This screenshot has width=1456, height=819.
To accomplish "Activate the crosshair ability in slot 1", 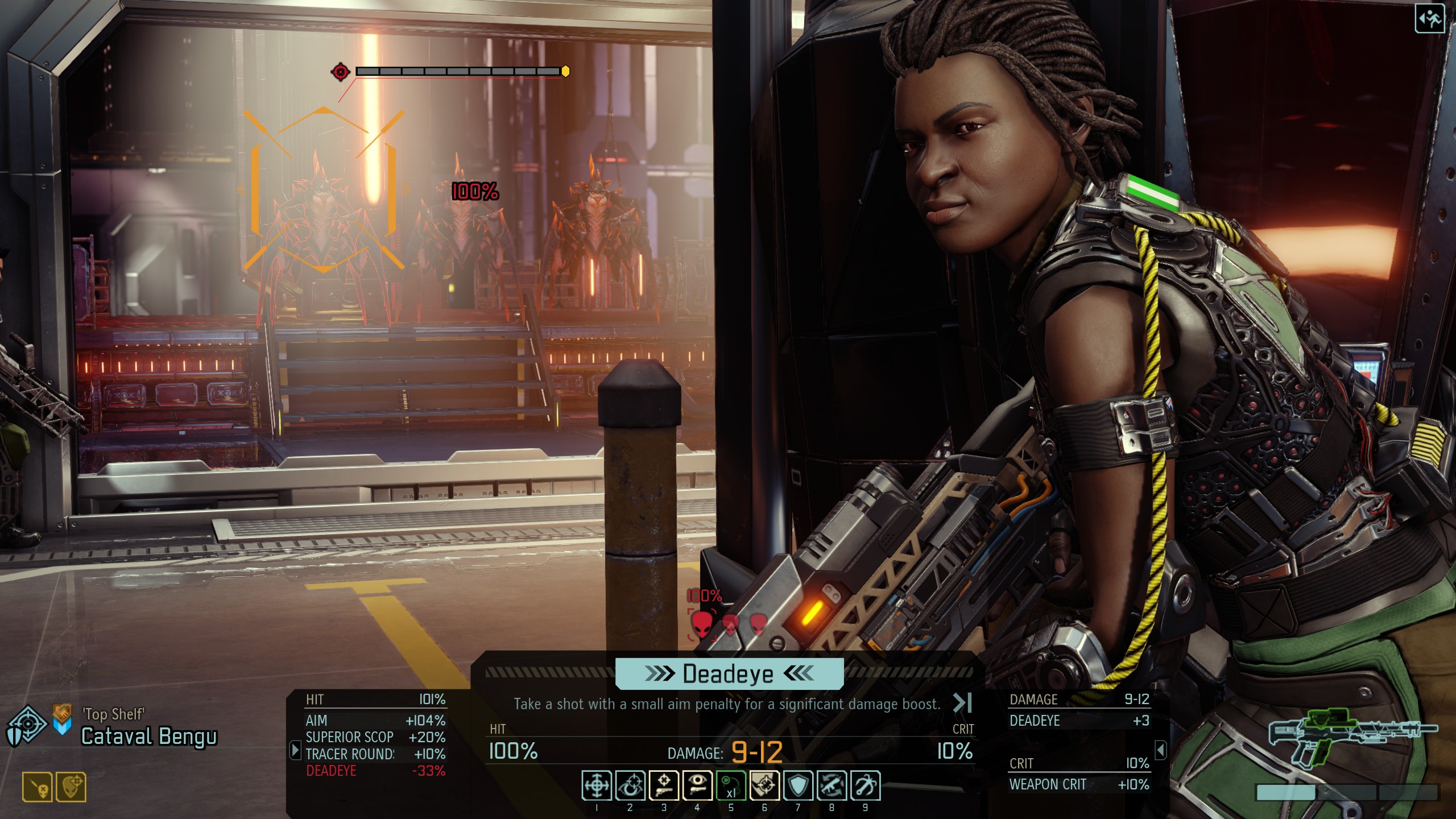I will [x=597, y=785].
